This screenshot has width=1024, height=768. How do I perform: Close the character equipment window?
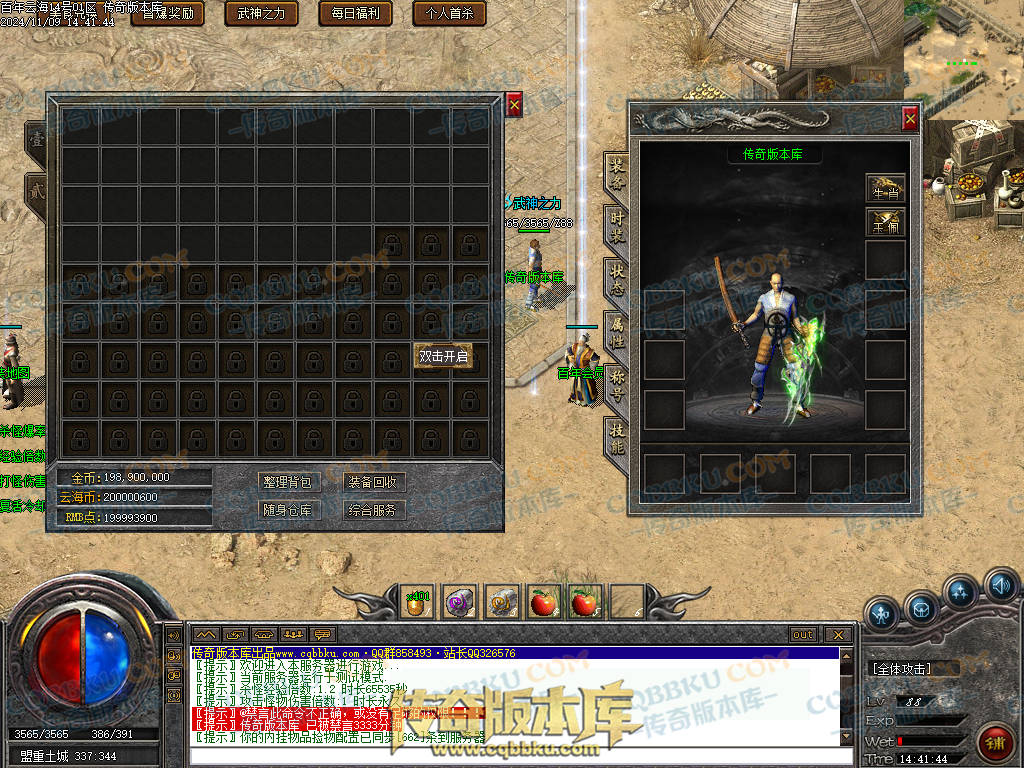tap(910, 119)
